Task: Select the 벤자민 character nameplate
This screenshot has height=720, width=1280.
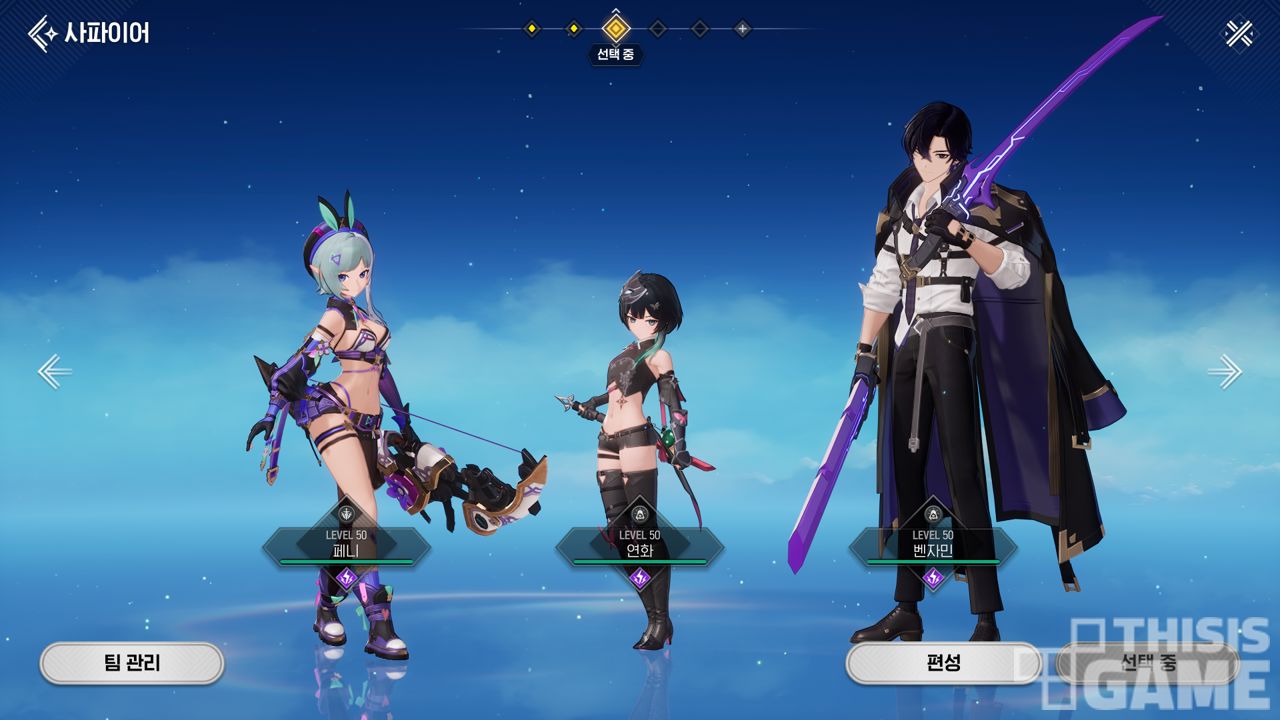Action: click(933, 546)
